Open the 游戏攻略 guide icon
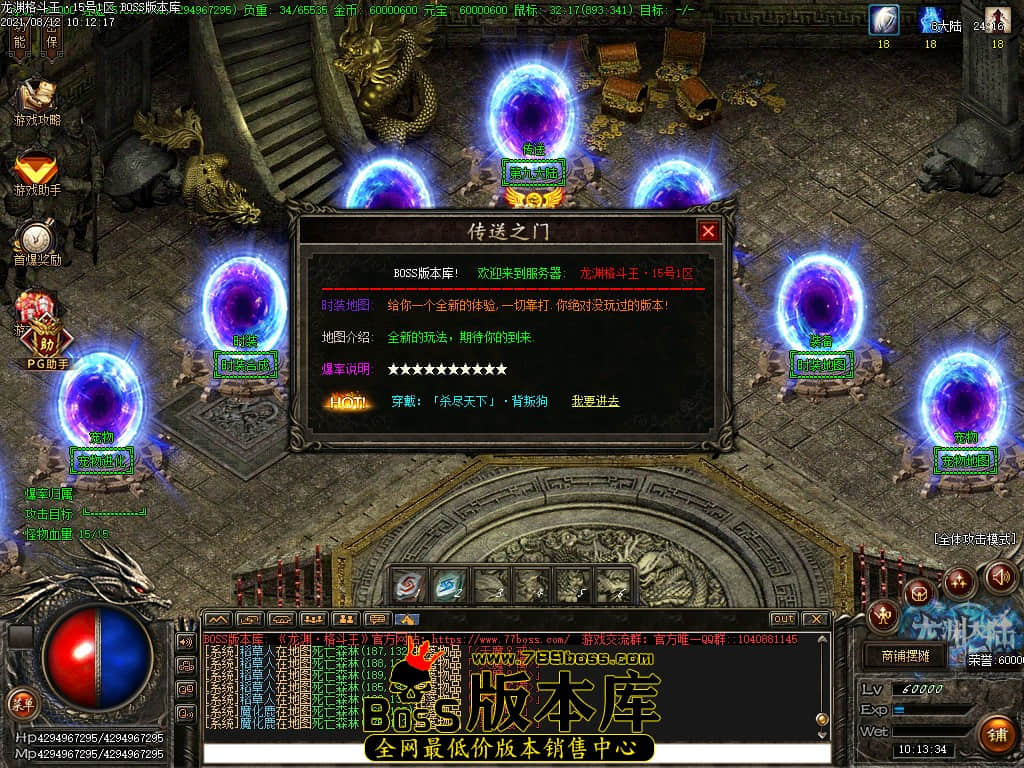The height and width of the screenshot is (768, 1024). pos(37,98)
